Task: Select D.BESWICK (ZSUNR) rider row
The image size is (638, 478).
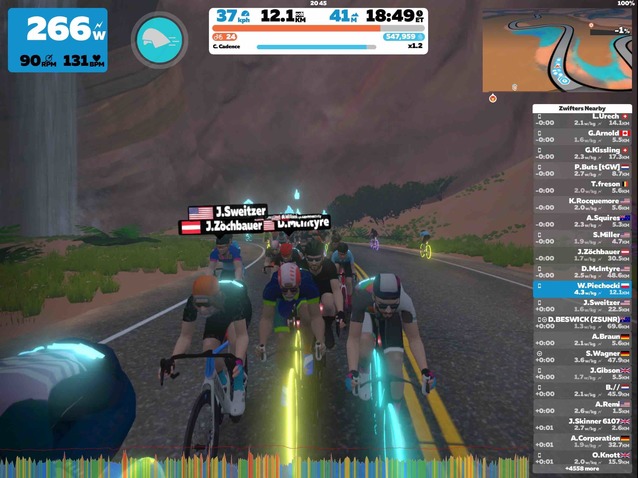Action: (x=585, y=322)
